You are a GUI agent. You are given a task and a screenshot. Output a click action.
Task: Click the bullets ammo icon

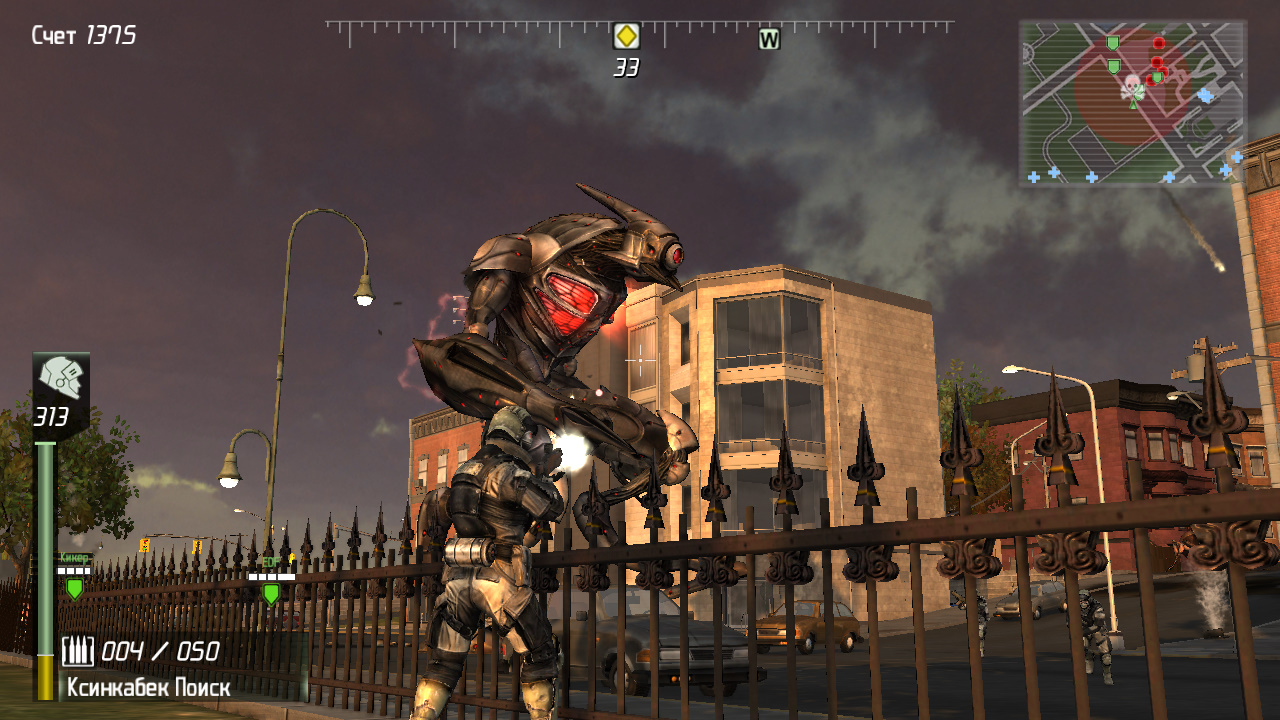pos(78,652)
